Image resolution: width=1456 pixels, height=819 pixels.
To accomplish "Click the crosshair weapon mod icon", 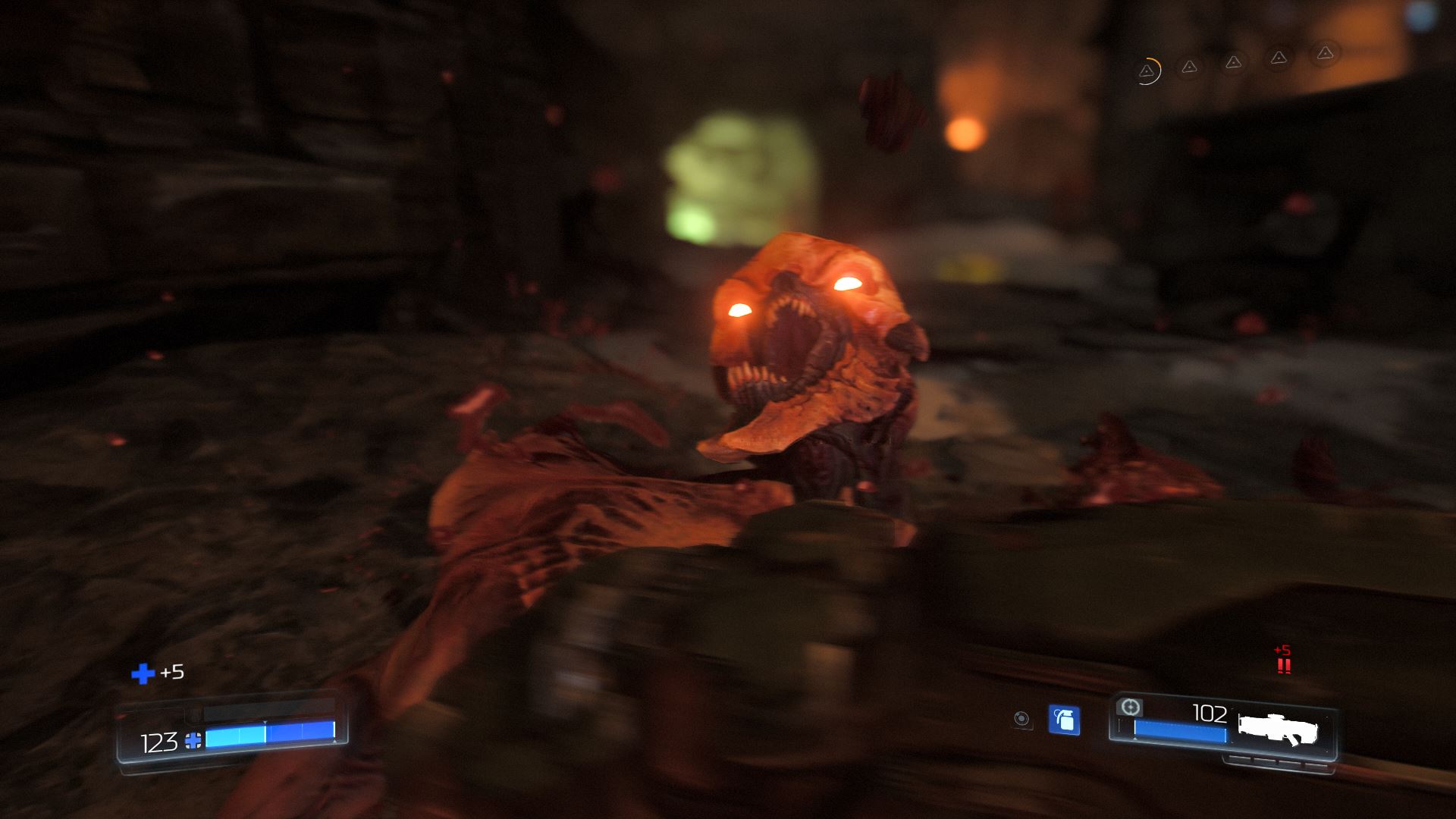I will (1130, 707).
